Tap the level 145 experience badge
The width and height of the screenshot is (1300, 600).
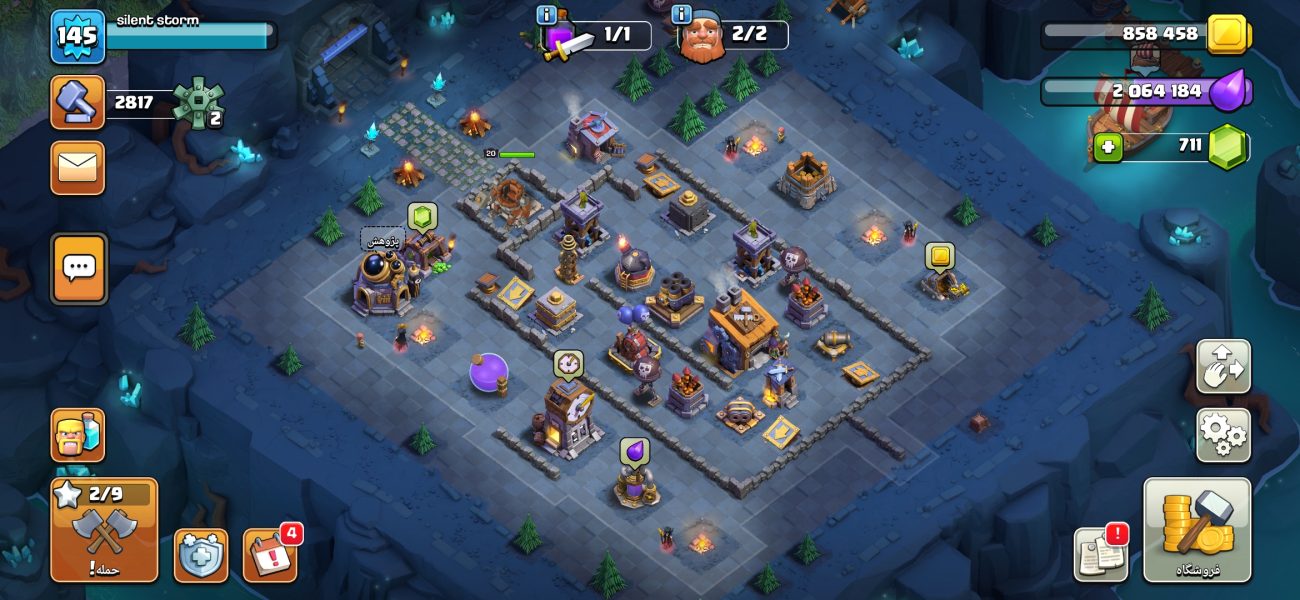click(77, 36)
